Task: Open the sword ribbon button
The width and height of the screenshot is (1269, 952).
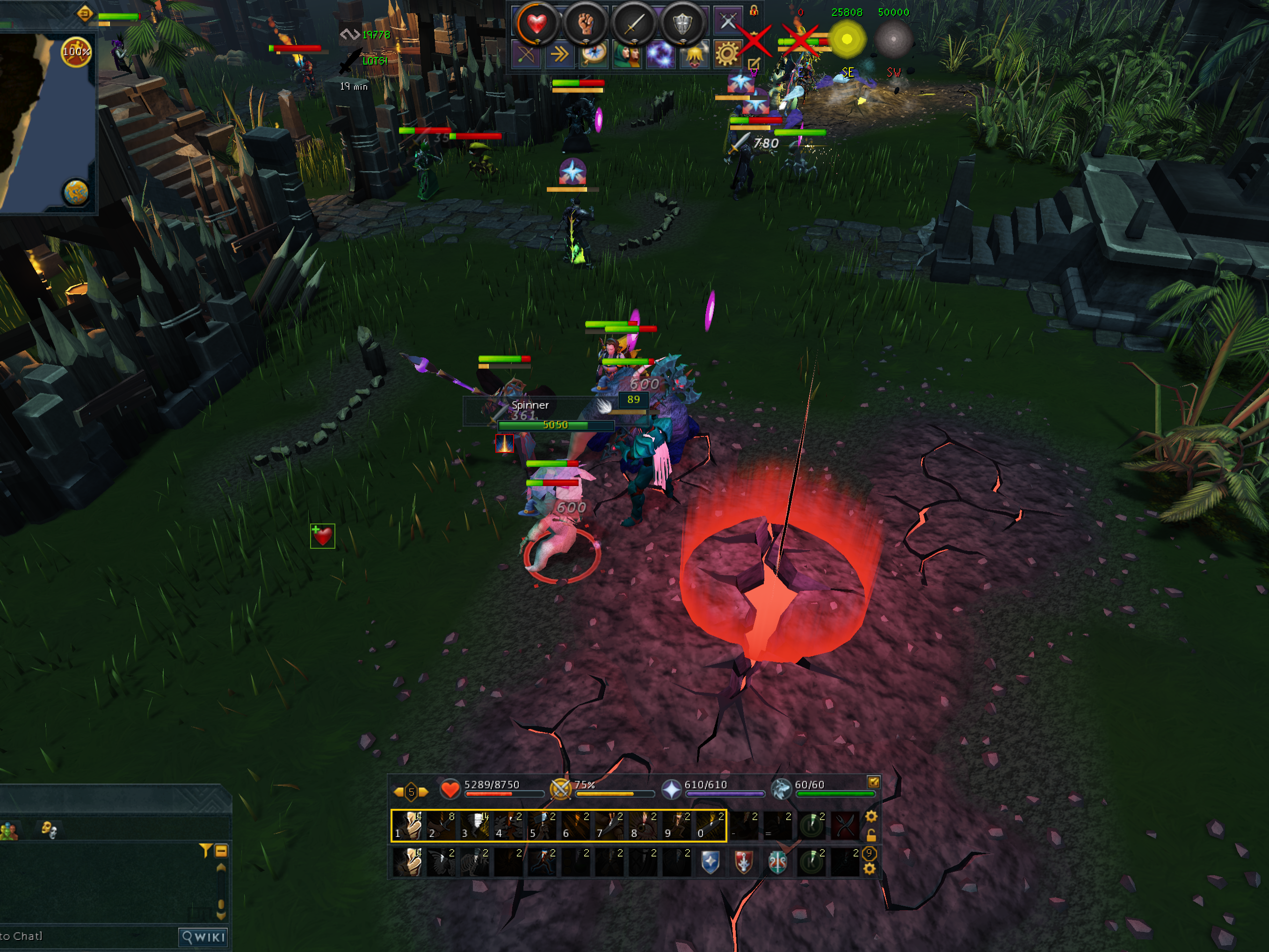Action: [x=633, y=23]
